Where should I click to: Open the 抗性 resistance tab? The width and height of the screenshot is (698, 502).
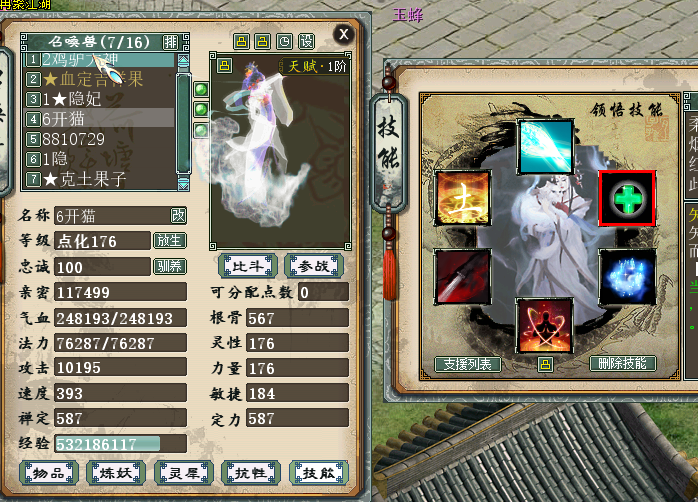click(x=252, y=473)
